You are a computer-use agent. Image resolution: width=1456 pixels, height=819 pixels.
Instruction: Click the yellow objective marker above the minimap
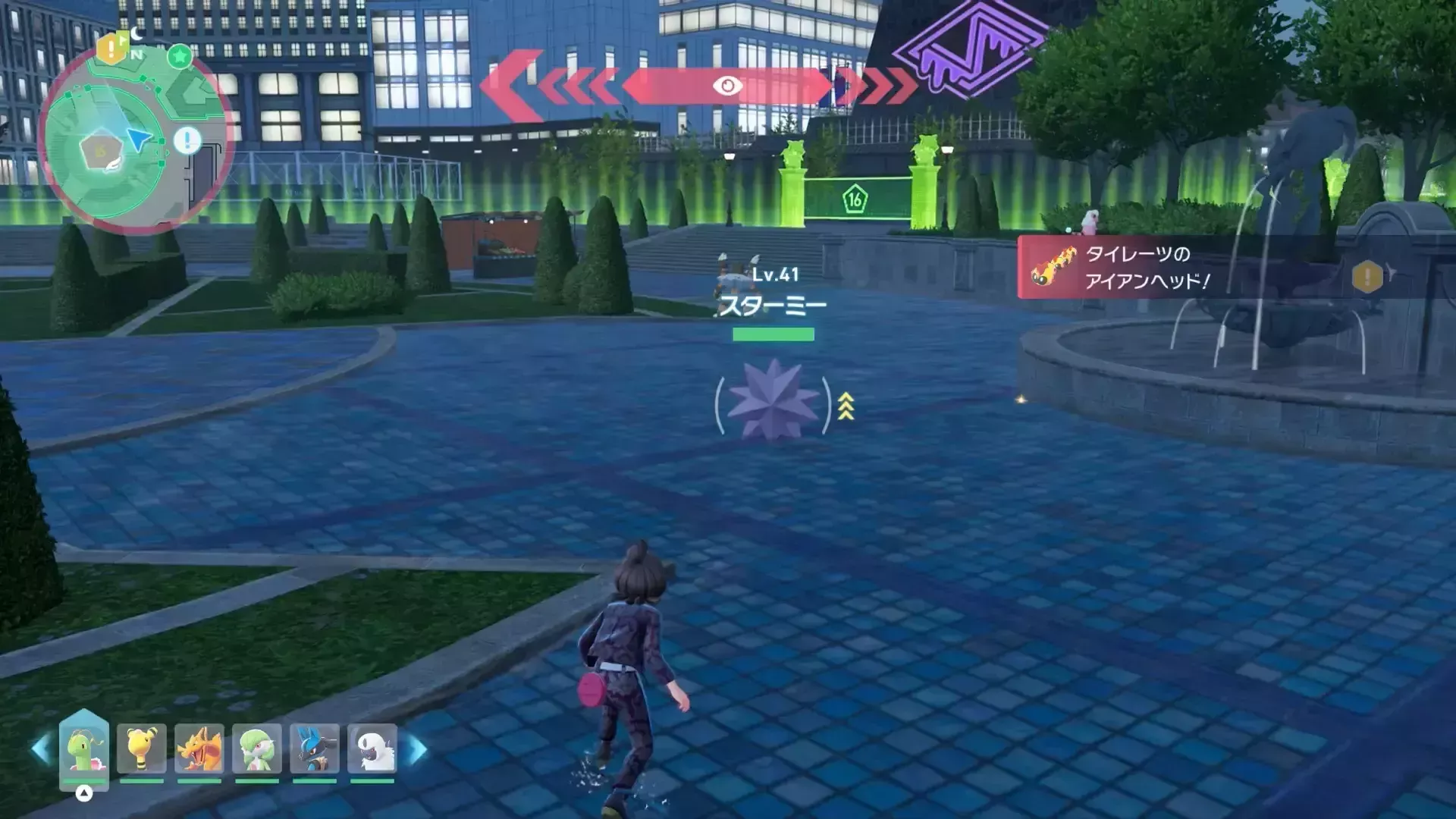click(x=111, y=49)
